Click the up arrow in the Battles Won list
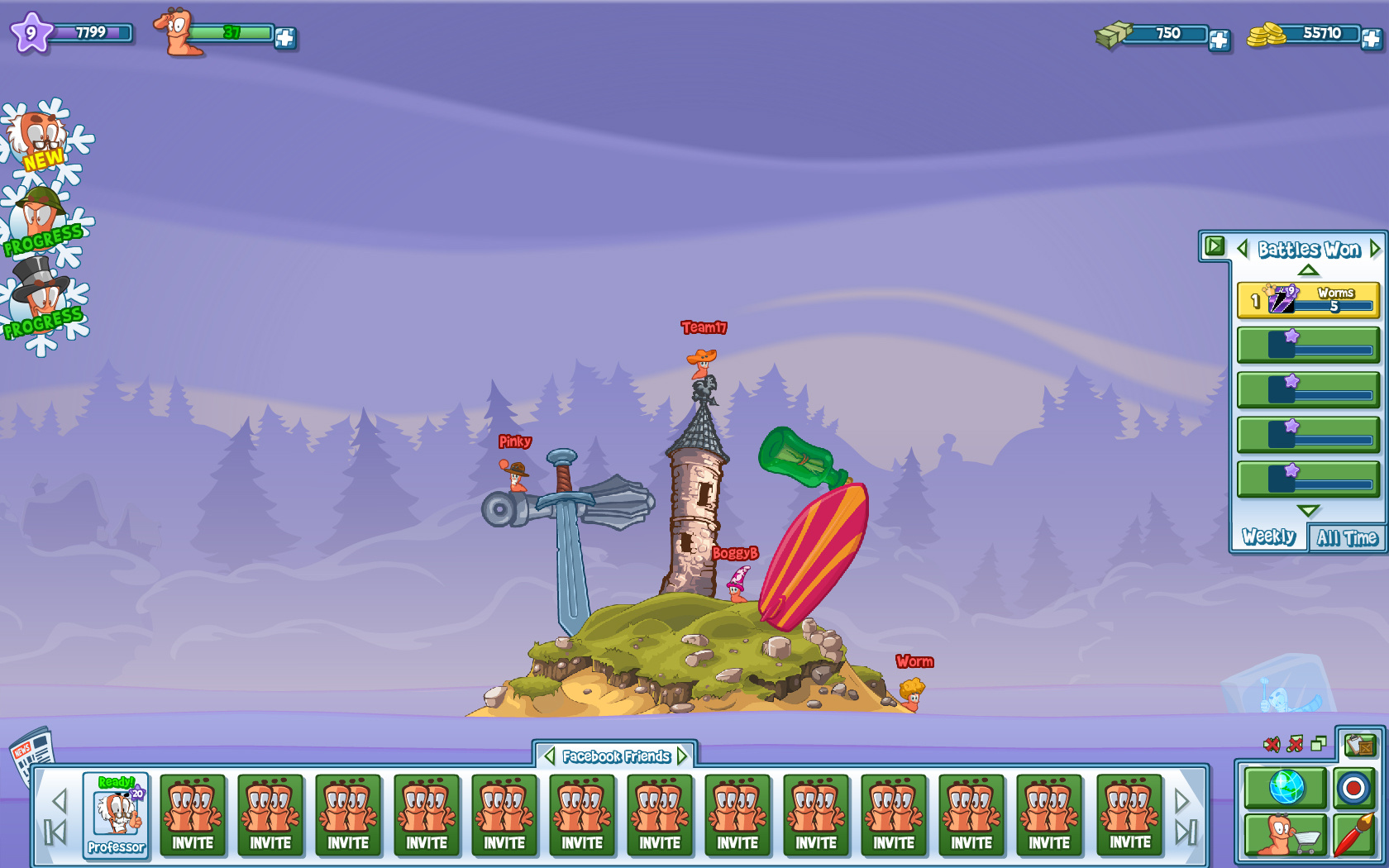Screen dimensions: 1389x868 coord(1307,270)
